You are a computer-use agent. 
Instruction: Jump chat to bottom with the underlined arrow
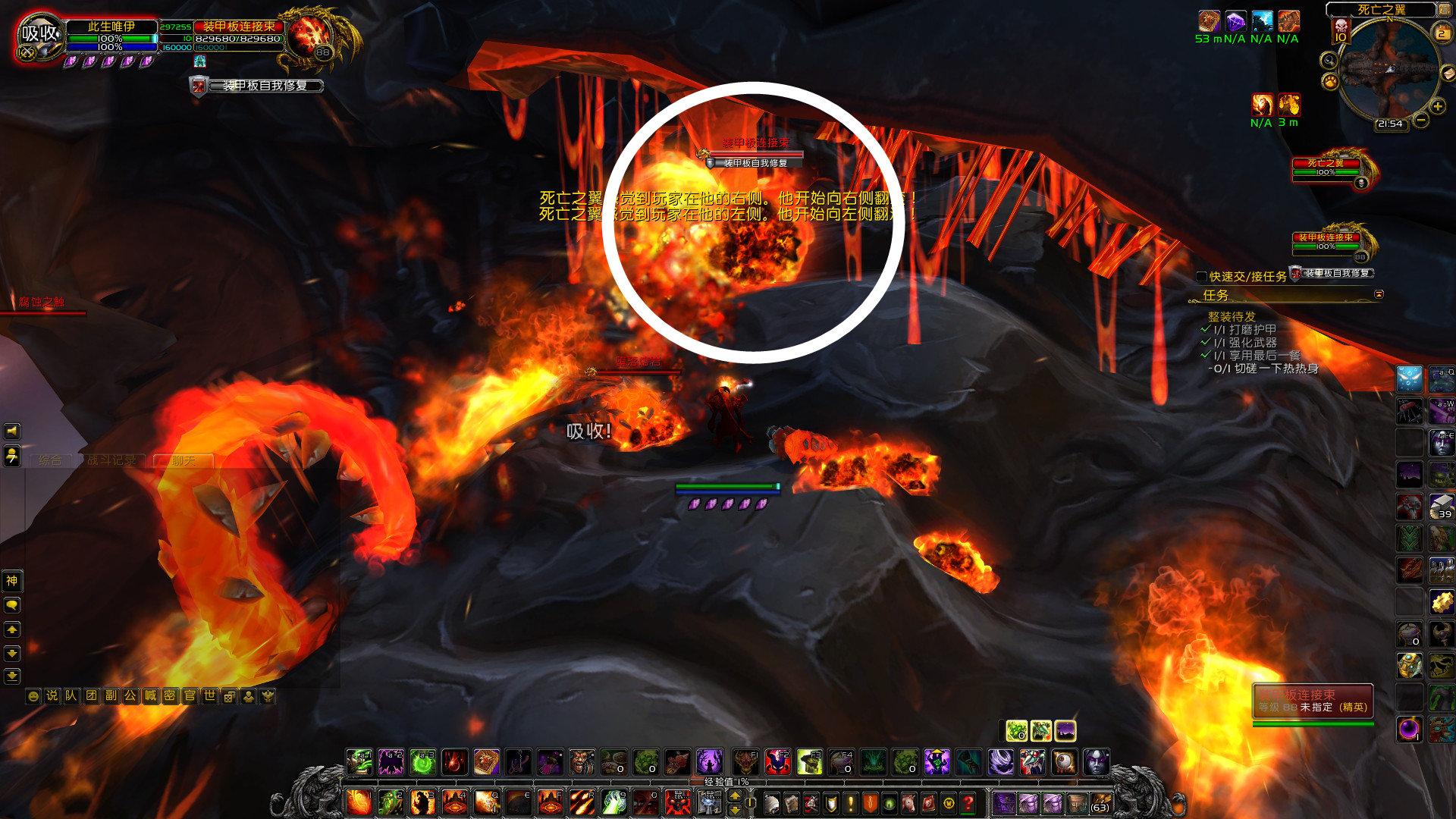click(x=12, y=676)
